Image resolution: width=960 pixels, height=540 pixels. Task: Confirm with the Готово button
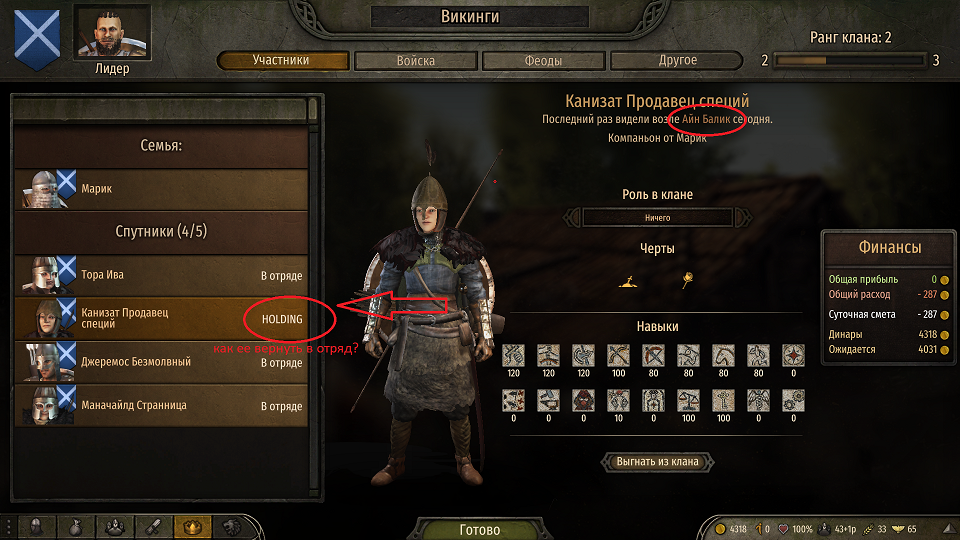point(479,529)
